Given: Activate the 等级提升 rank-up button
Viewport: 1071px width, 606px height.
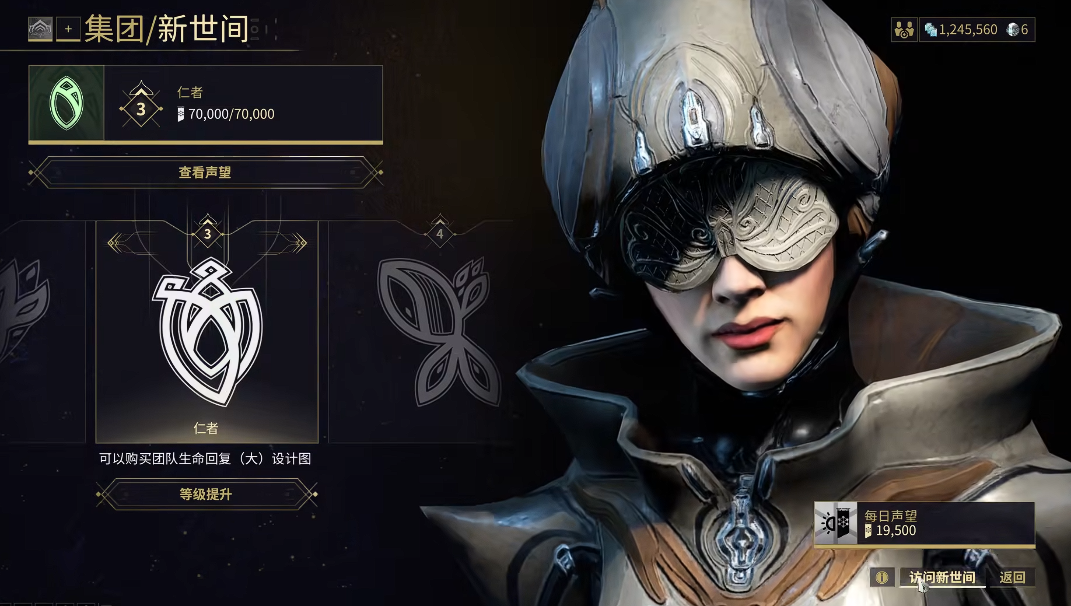Looking at the screenshot, I should [x=206, y=494].
